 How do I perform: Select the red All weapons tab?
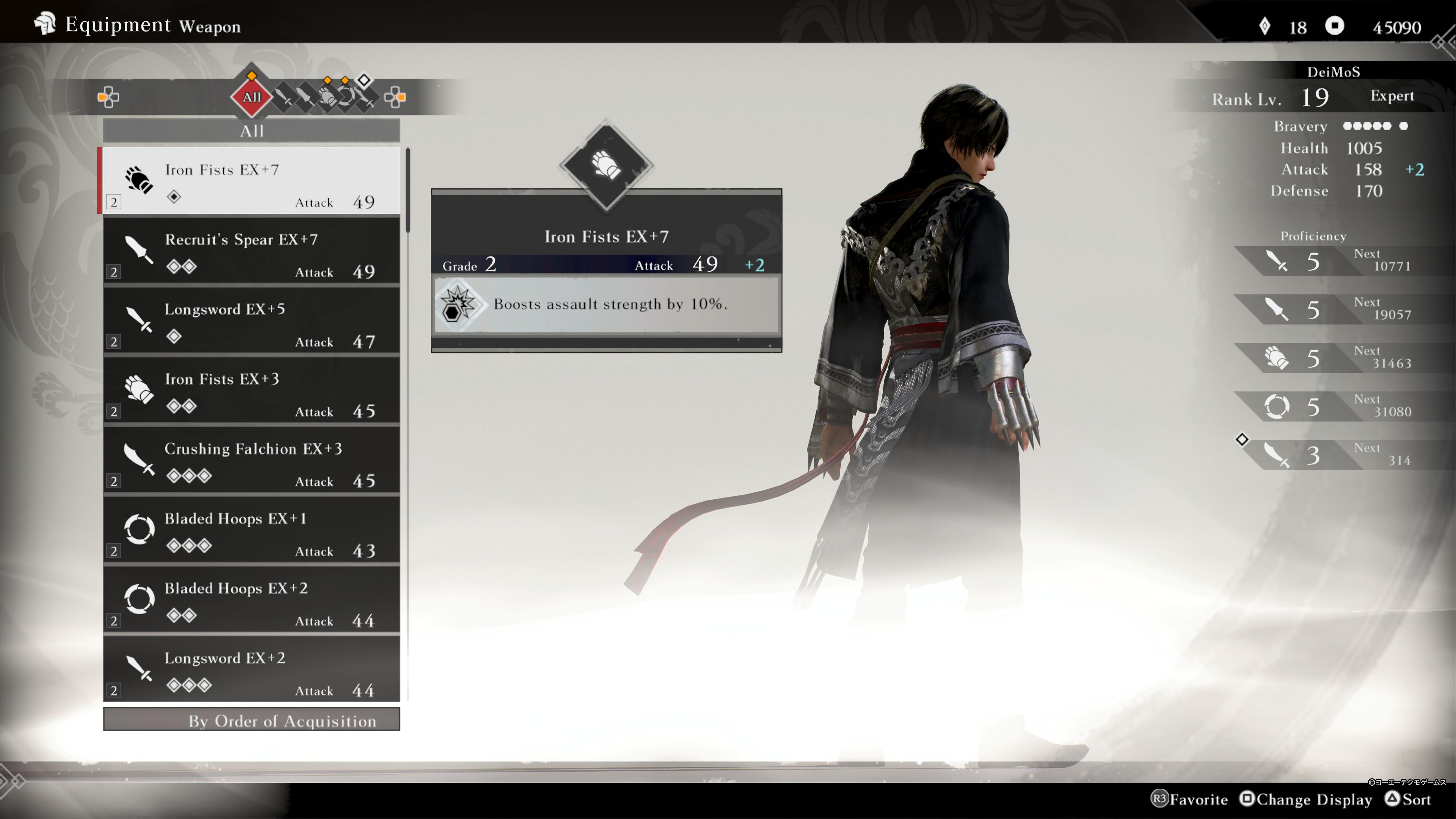(251, 97)
